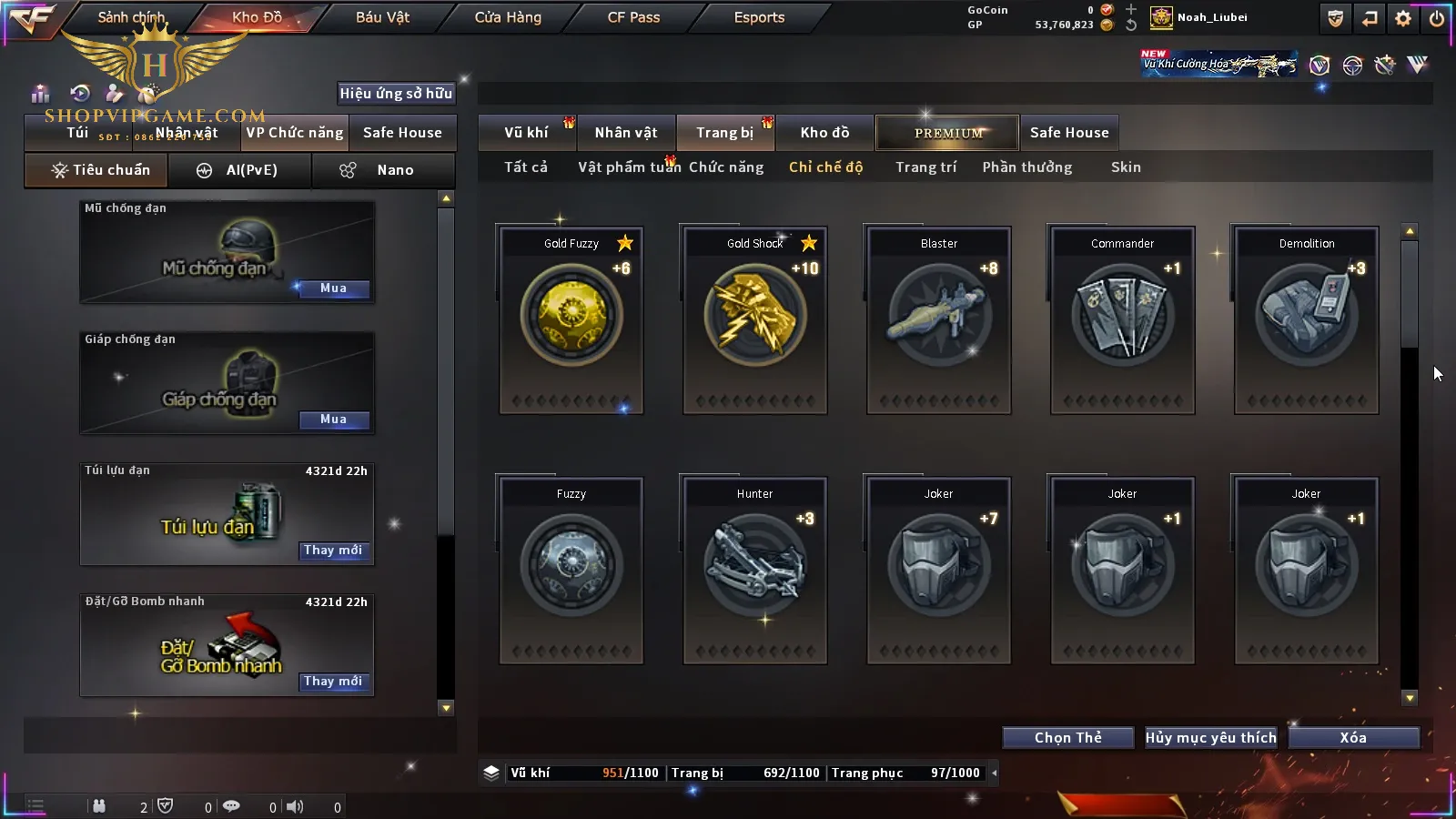Choose the Blaster mode card
This screenshot has width=1456, height=819.
click(939, 319)
